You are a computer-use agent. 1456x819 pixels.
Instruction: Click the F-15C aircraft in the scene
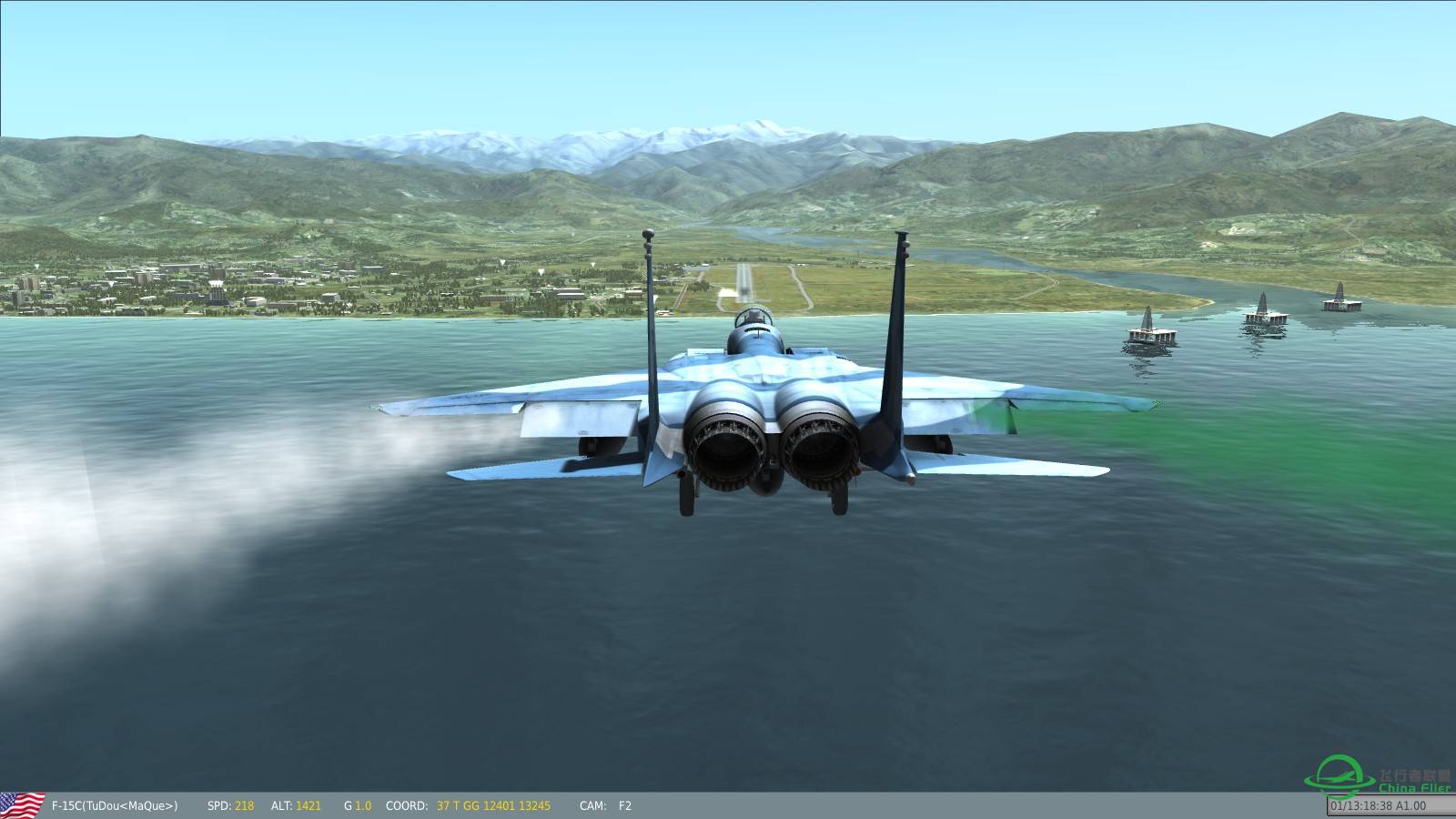[x=773, y=409]
